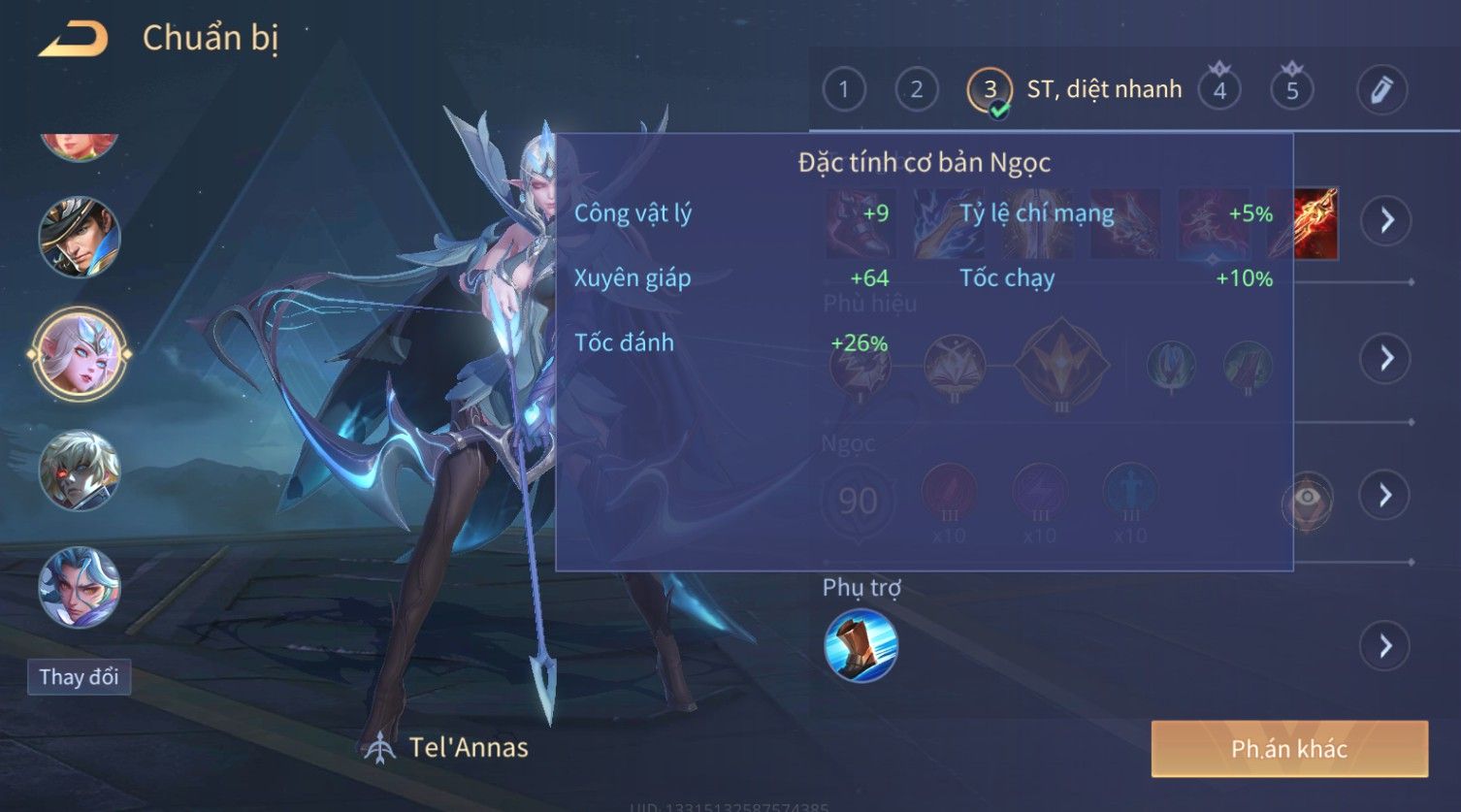This screenshot has height=812, width=1461.
Task: Select the cowboy hat hero portrait
Action: 80,236
